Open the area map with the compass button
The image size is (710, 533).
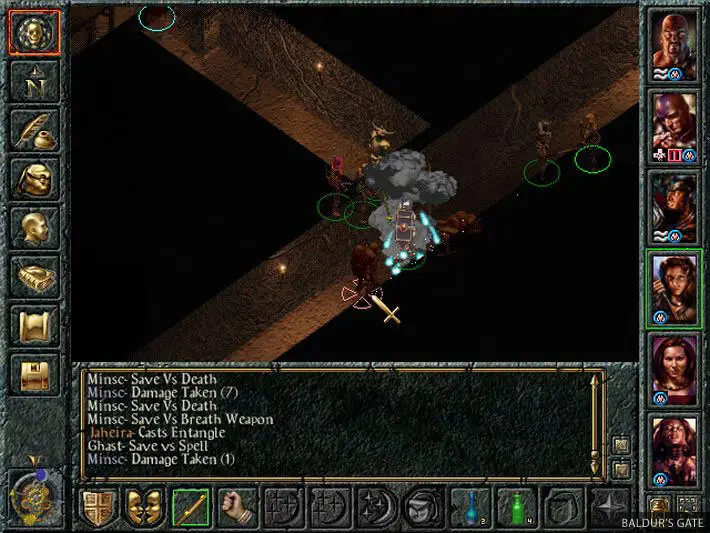click(34, 81)
